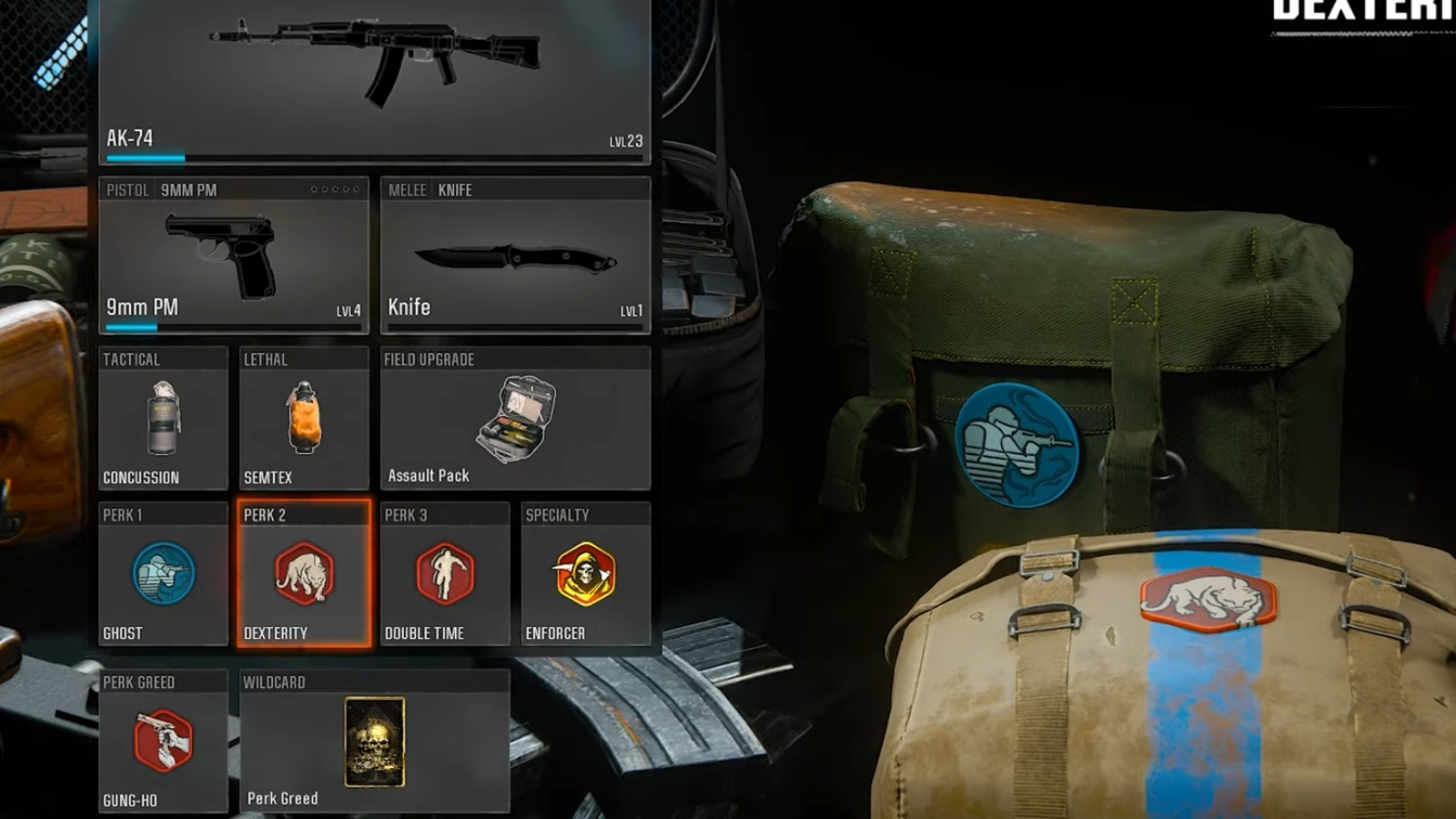This screenshot has height=819, width=1456.
Task: Expand the Perk Greed wildcard slot
Action: [373, 742]
